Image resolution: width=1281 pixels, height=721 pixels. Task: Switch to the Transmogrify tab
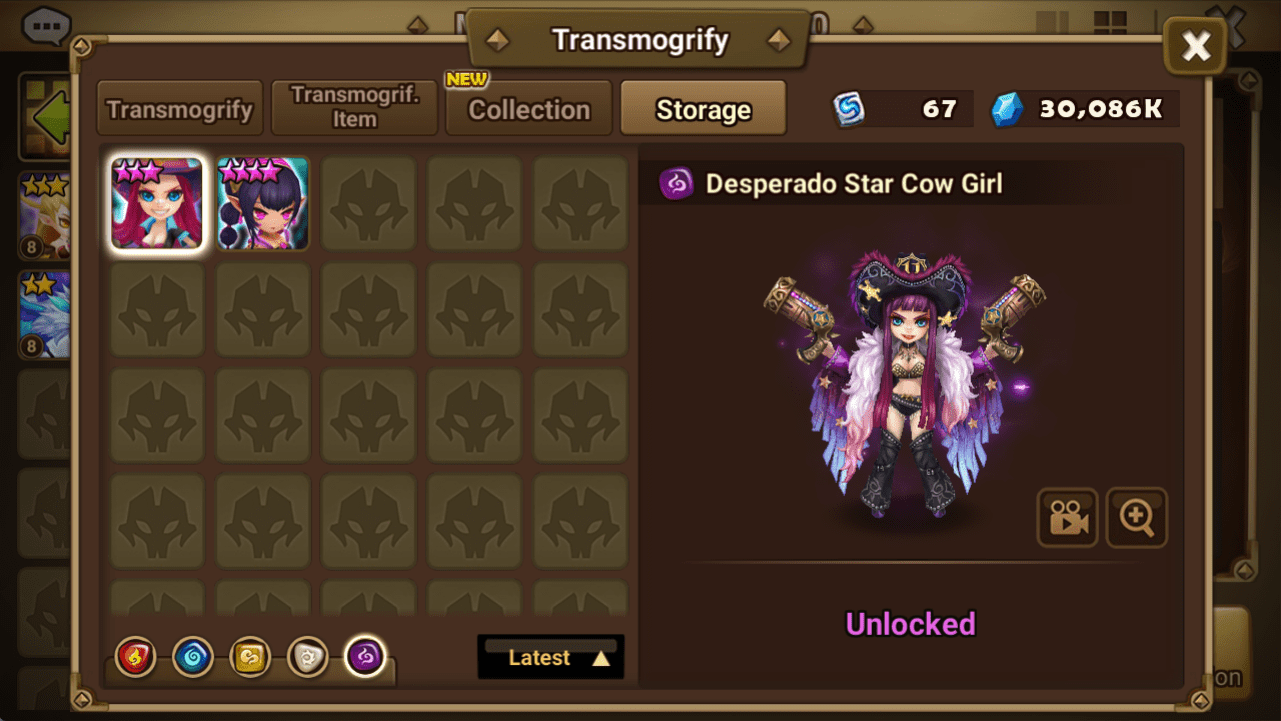180,109
